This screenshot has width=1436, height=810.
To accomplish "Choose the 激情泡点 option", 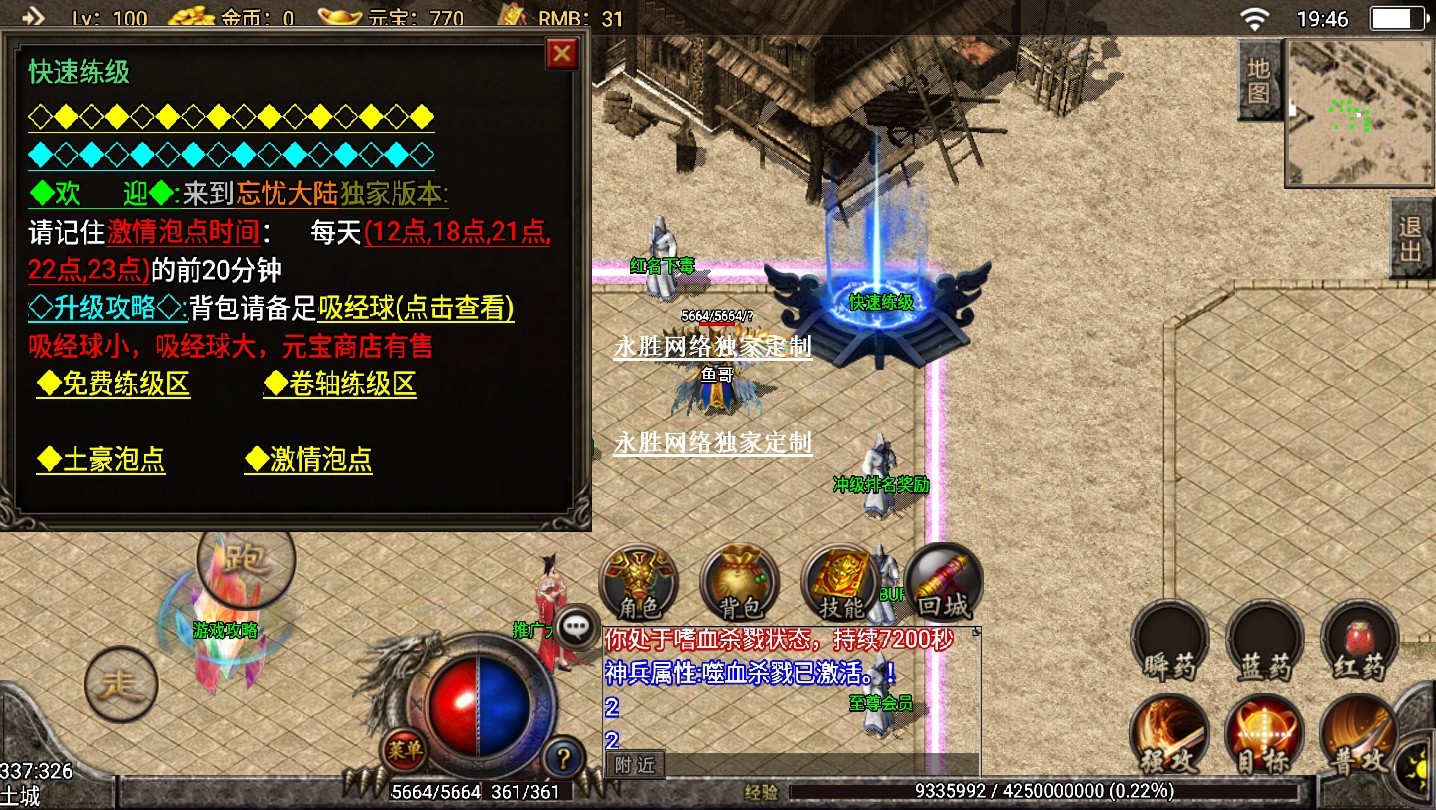I will [309, 460].
